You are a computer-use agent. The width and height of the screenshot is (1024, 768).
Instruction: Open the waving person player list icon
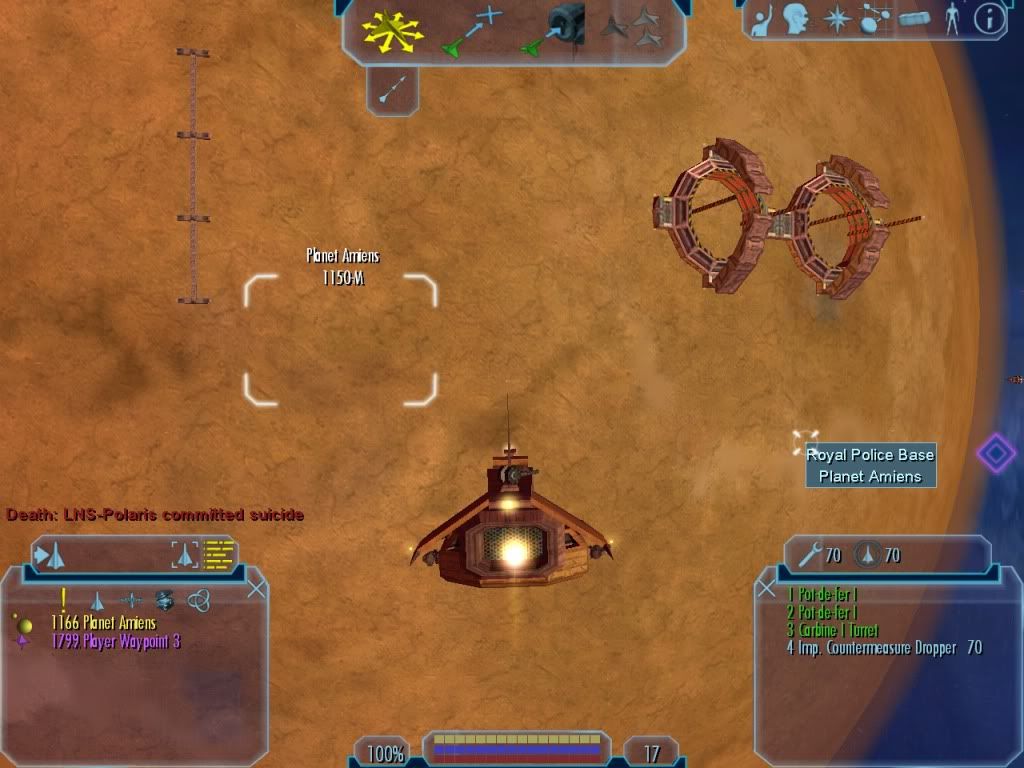click(x=762, y=19)
